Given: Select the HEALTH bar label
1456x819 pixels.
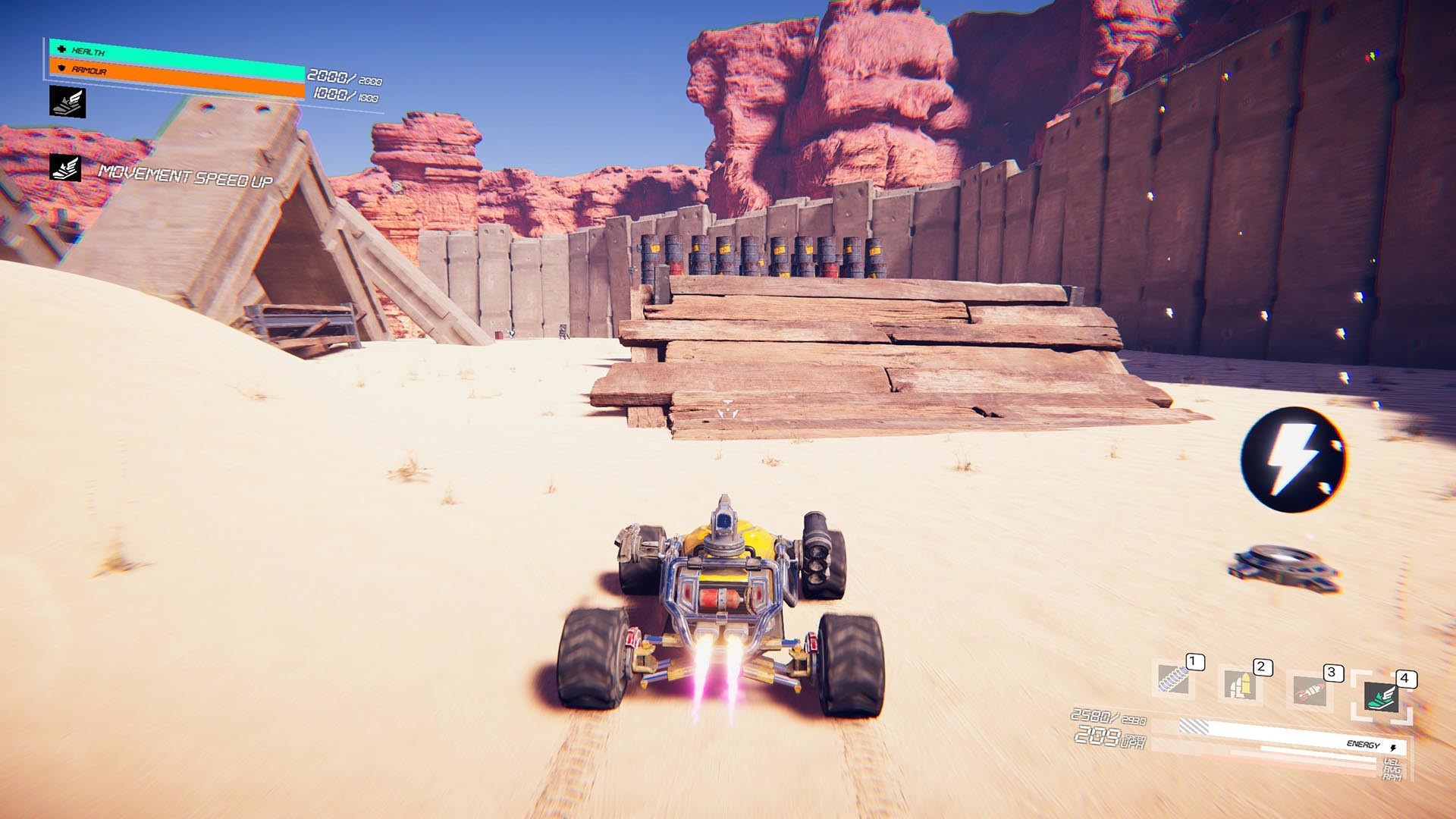Looking at the screenshot, I should pos(87,52).
